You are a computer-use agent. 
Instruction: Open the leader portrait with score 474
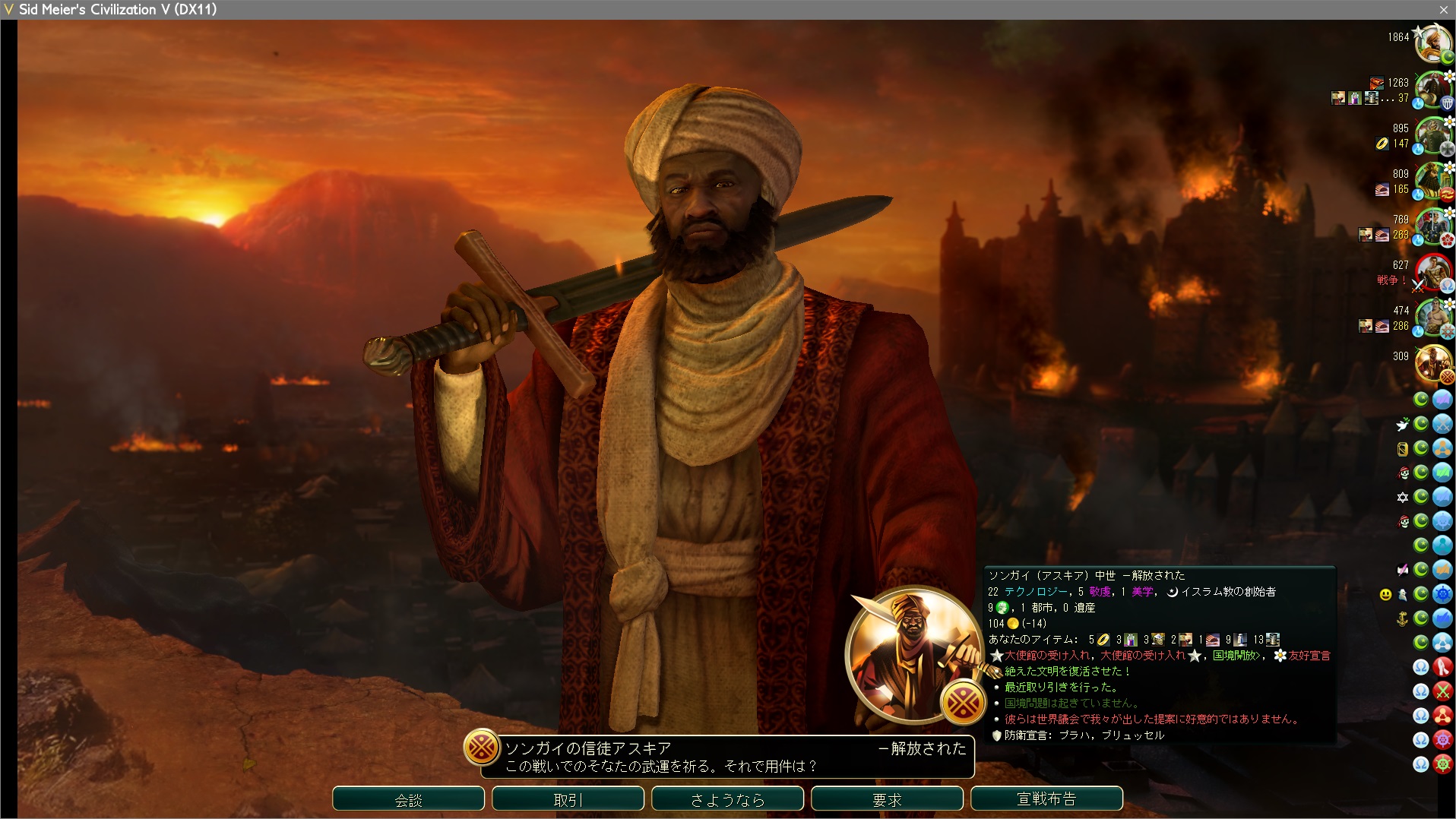pos(1432,318)
